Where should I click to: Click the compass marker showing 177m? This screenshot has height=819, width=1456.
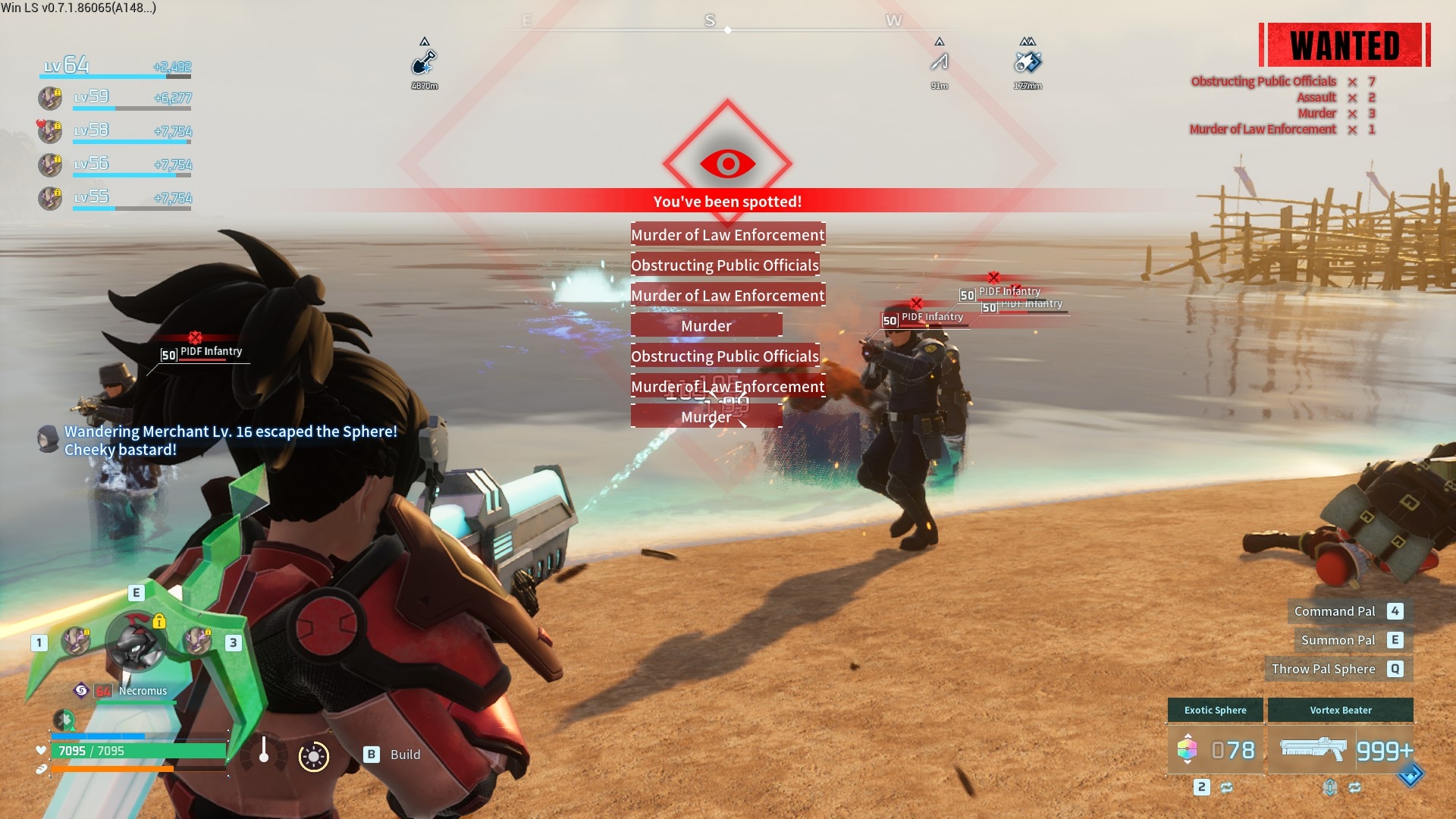(x=1028, y=62)
